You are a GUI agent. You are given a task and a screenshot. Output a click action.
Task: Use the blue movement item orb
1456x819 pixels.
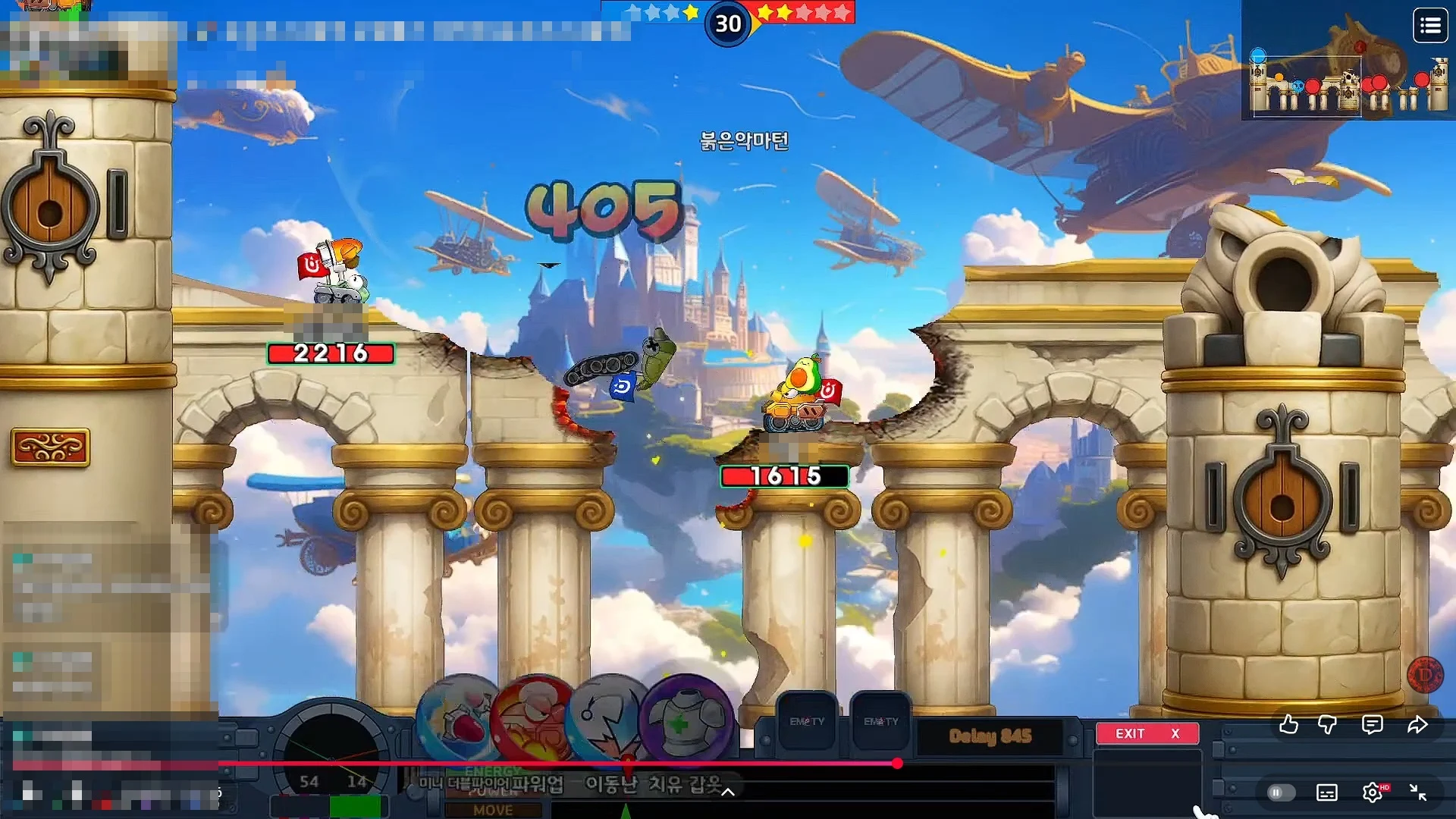609,718
